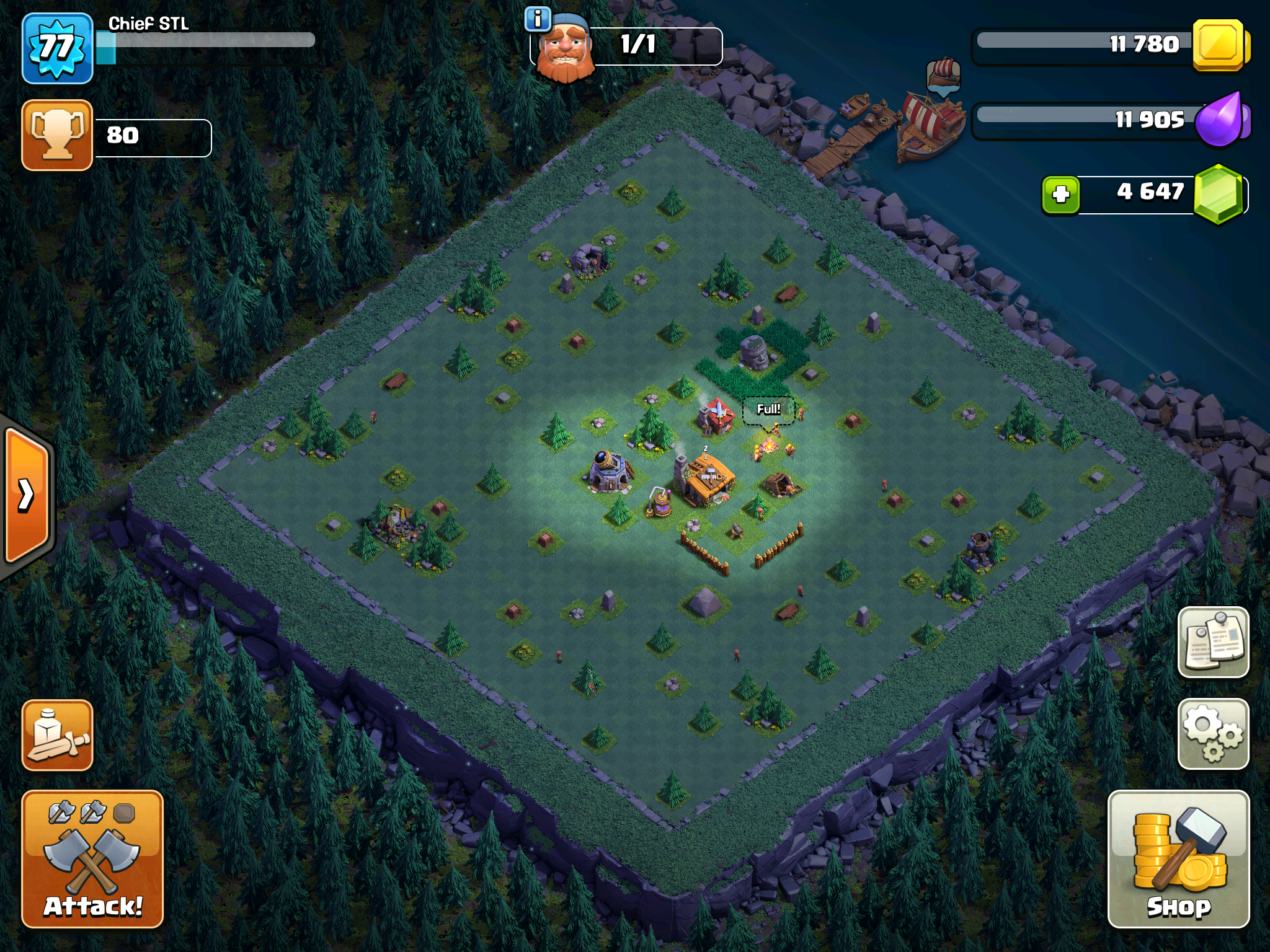Open the news and notes button
The height and width of the screenshot is (952, 1270).
[1213, 641]
